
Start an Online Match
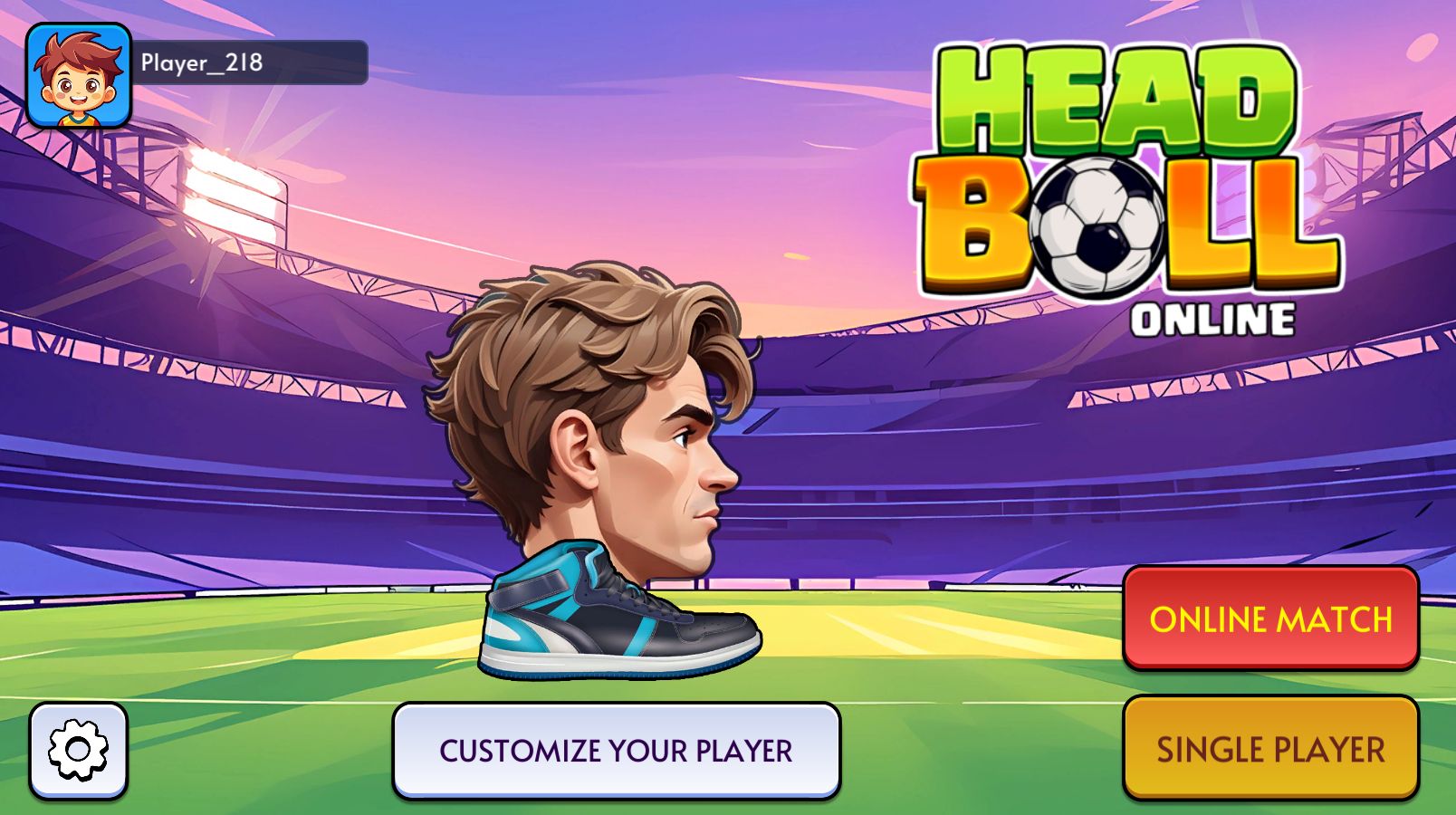coord(1270,618)
